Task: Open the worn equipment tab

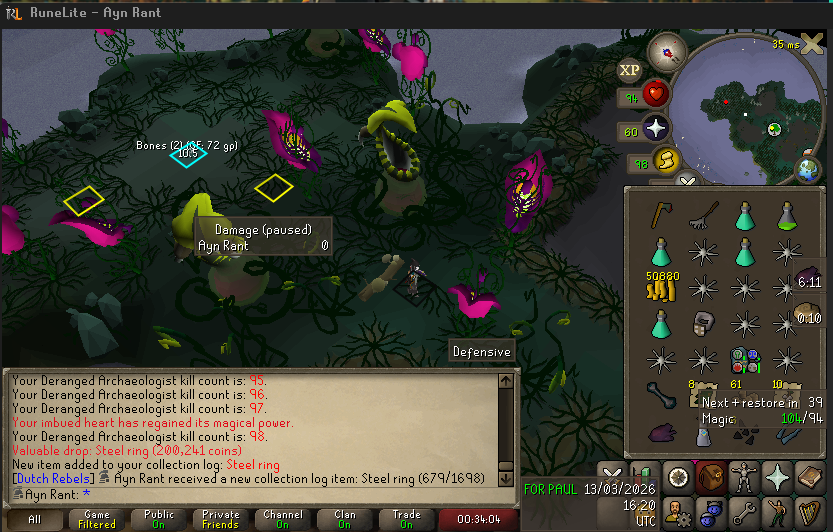Action: click(x=743, y=476)
